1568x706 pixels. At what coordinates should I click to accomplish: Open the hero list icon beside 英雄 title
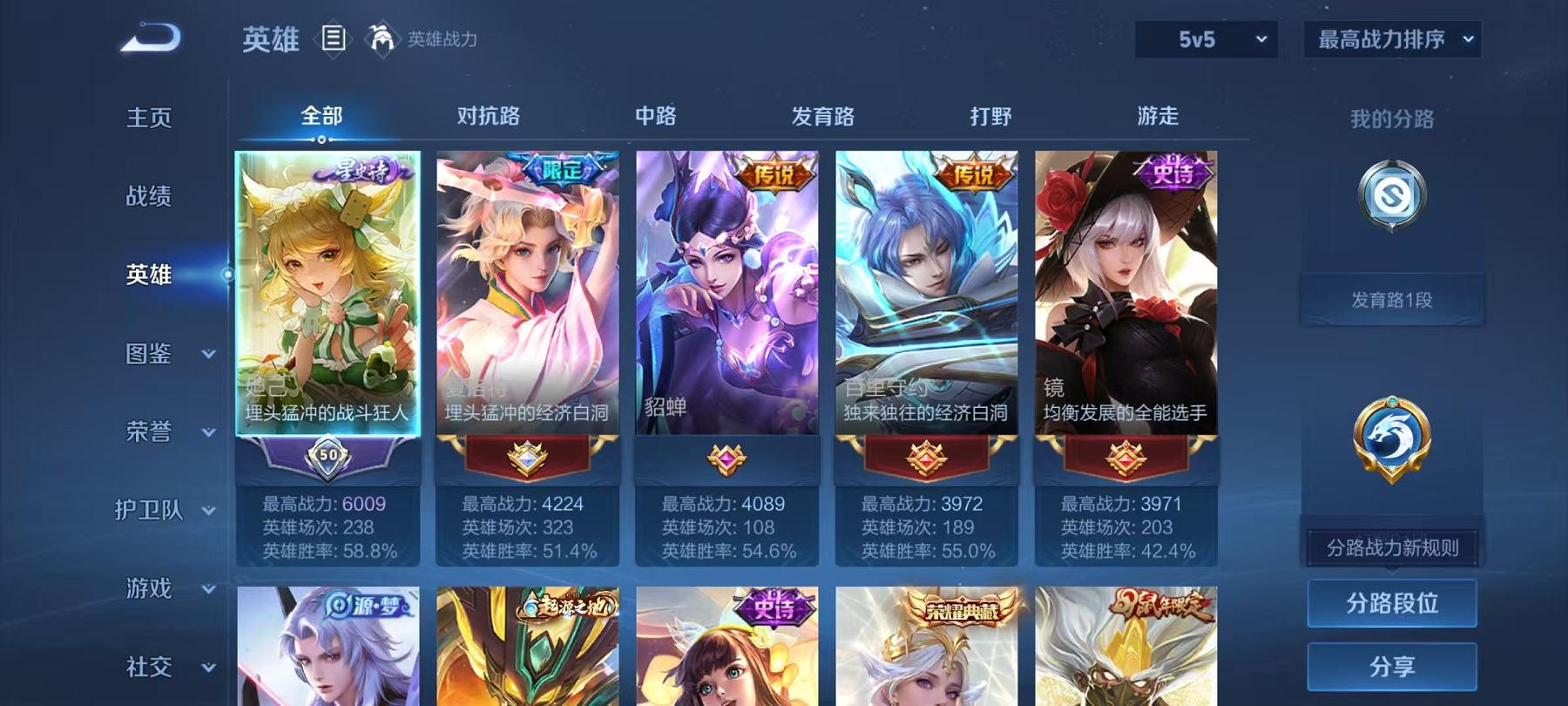[333, 39]
